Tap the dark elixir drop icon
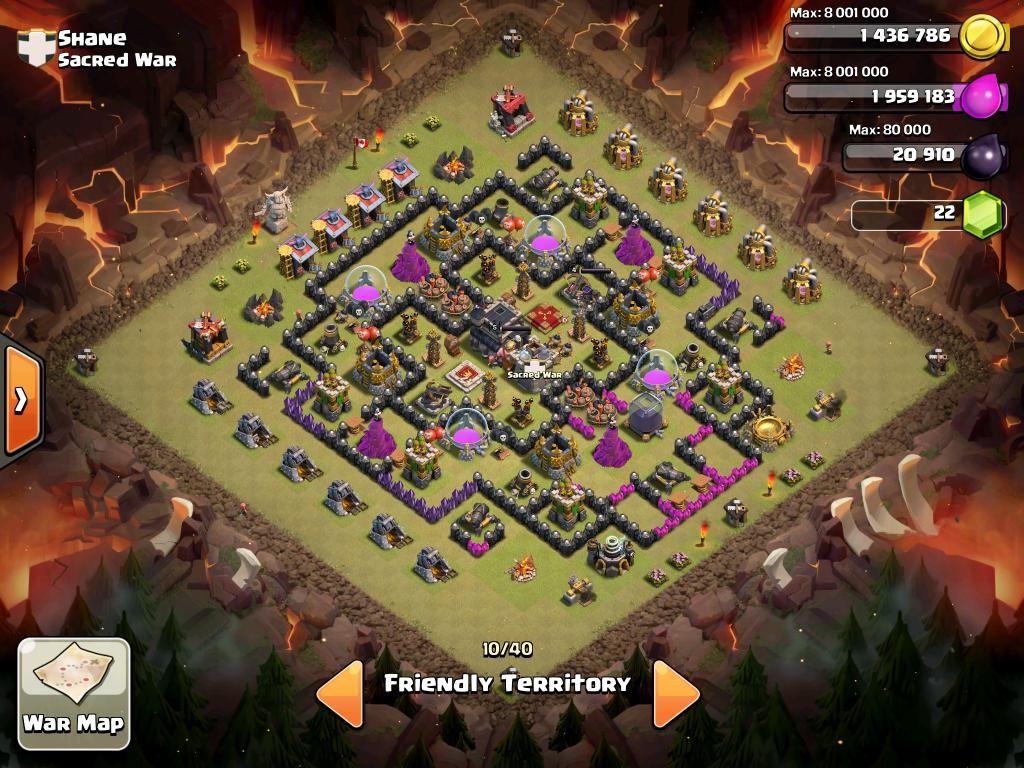The image size is (1024, 768). [x=980, y=156]
